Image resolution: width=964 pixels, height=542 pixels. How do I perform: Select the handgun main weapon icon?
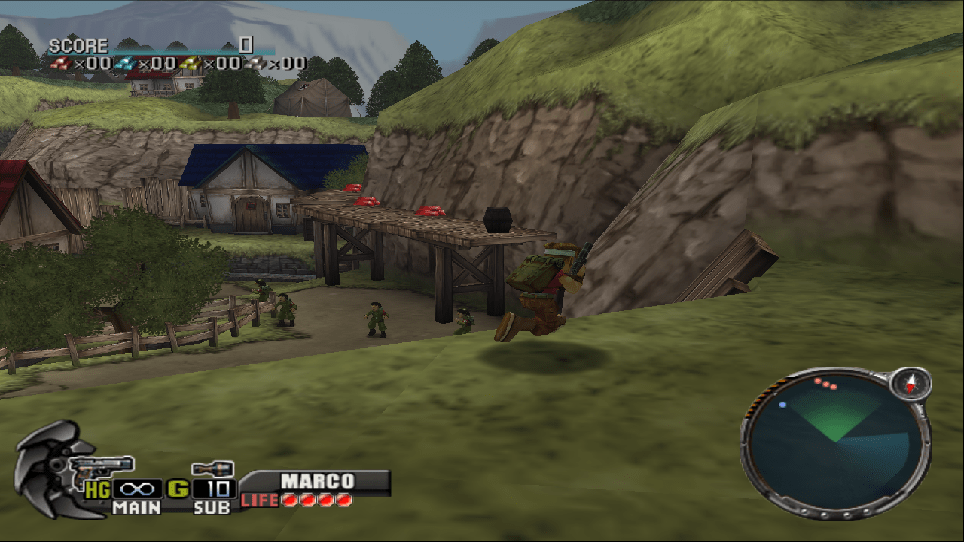click(x=103, y=465)
